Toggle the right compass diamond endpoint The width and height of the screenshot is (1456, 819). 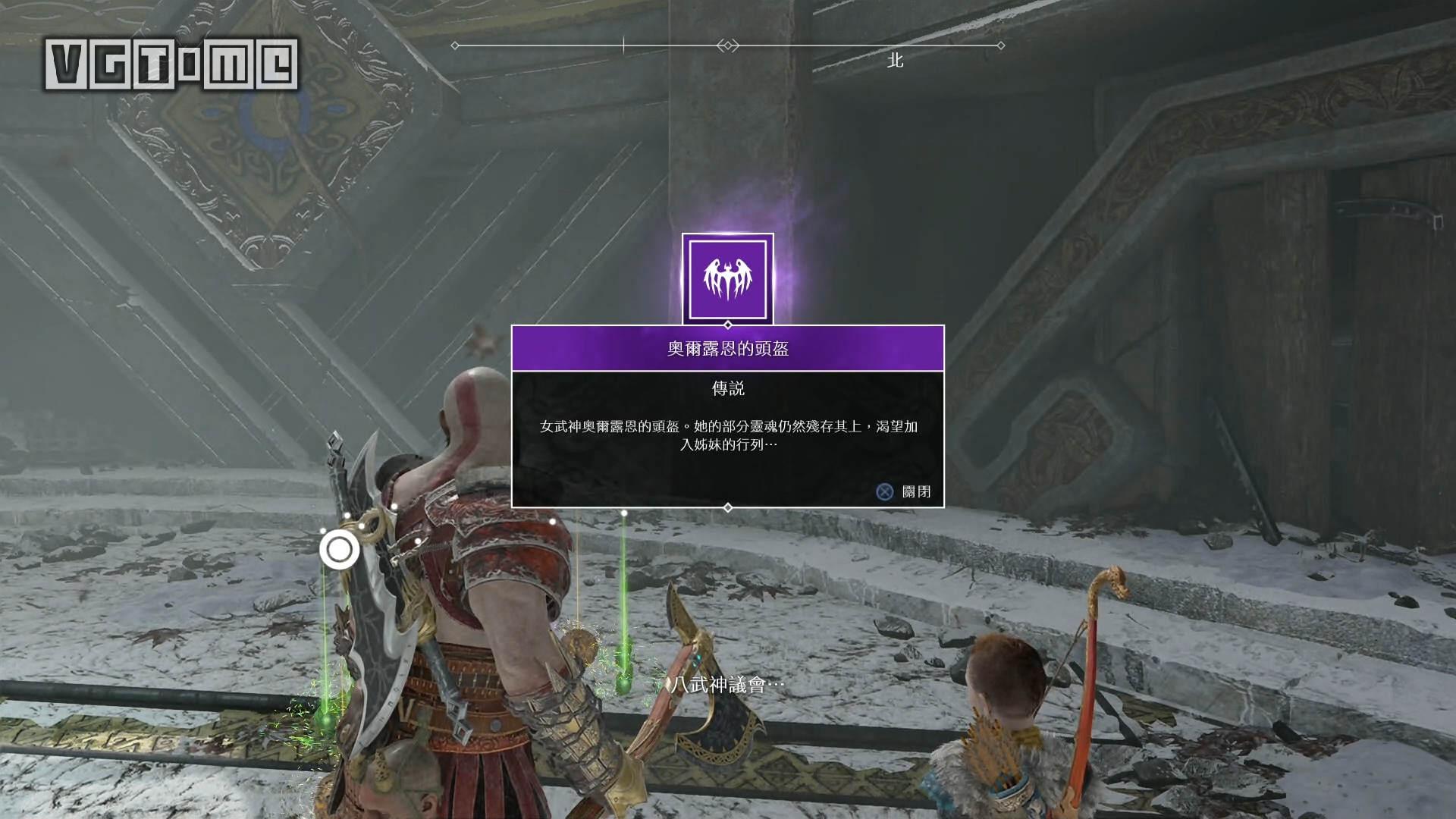pyautogui.click(x=999, y=44)
